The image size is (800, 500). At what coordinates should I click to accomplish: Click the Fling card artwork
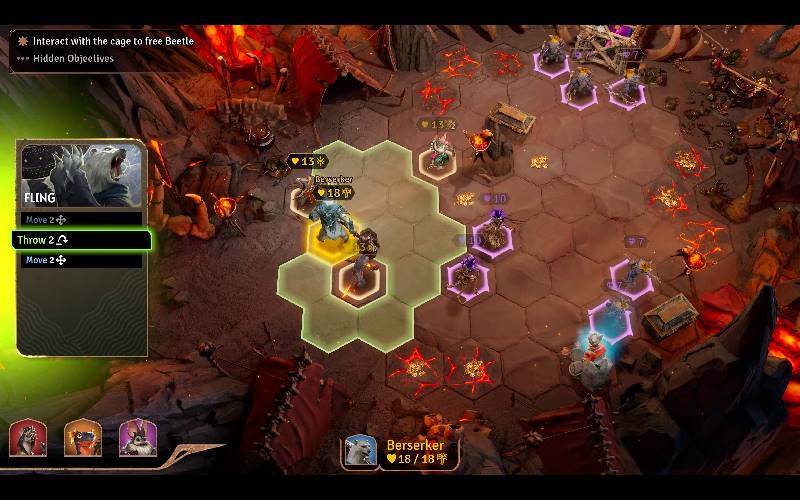pyautogui.click(x=82, y=170)
